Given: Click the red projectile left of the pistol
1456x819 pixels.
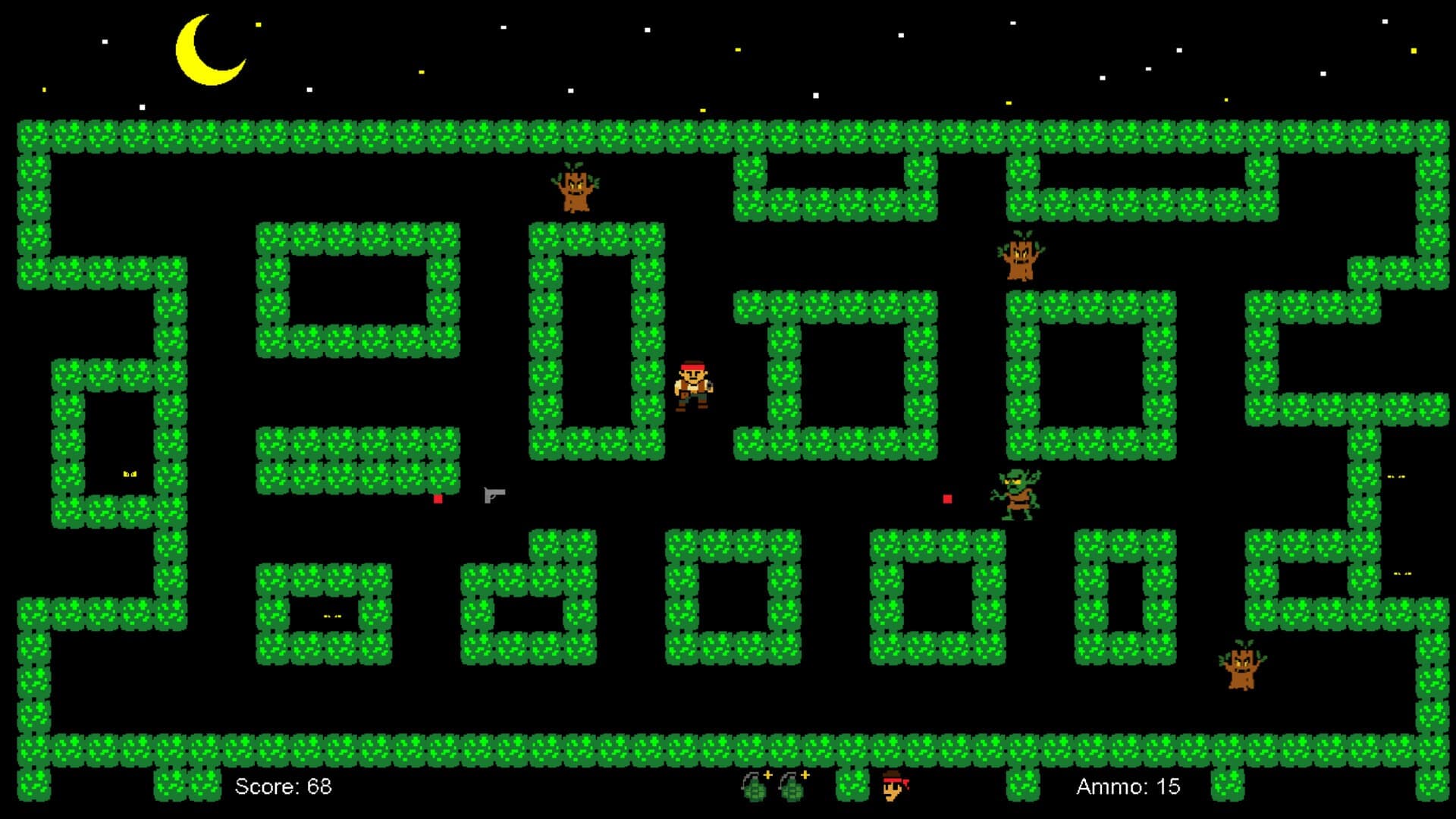Looking at the screenshot, I should click(438, 500).
